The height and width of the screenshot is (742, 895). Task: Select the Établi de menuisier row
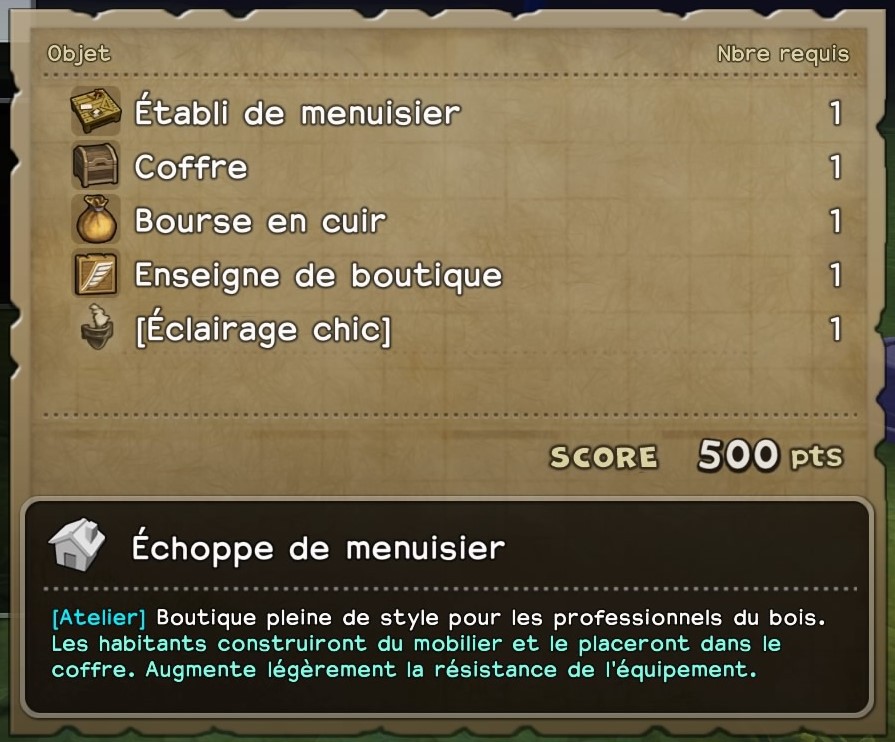click(297, 113)
